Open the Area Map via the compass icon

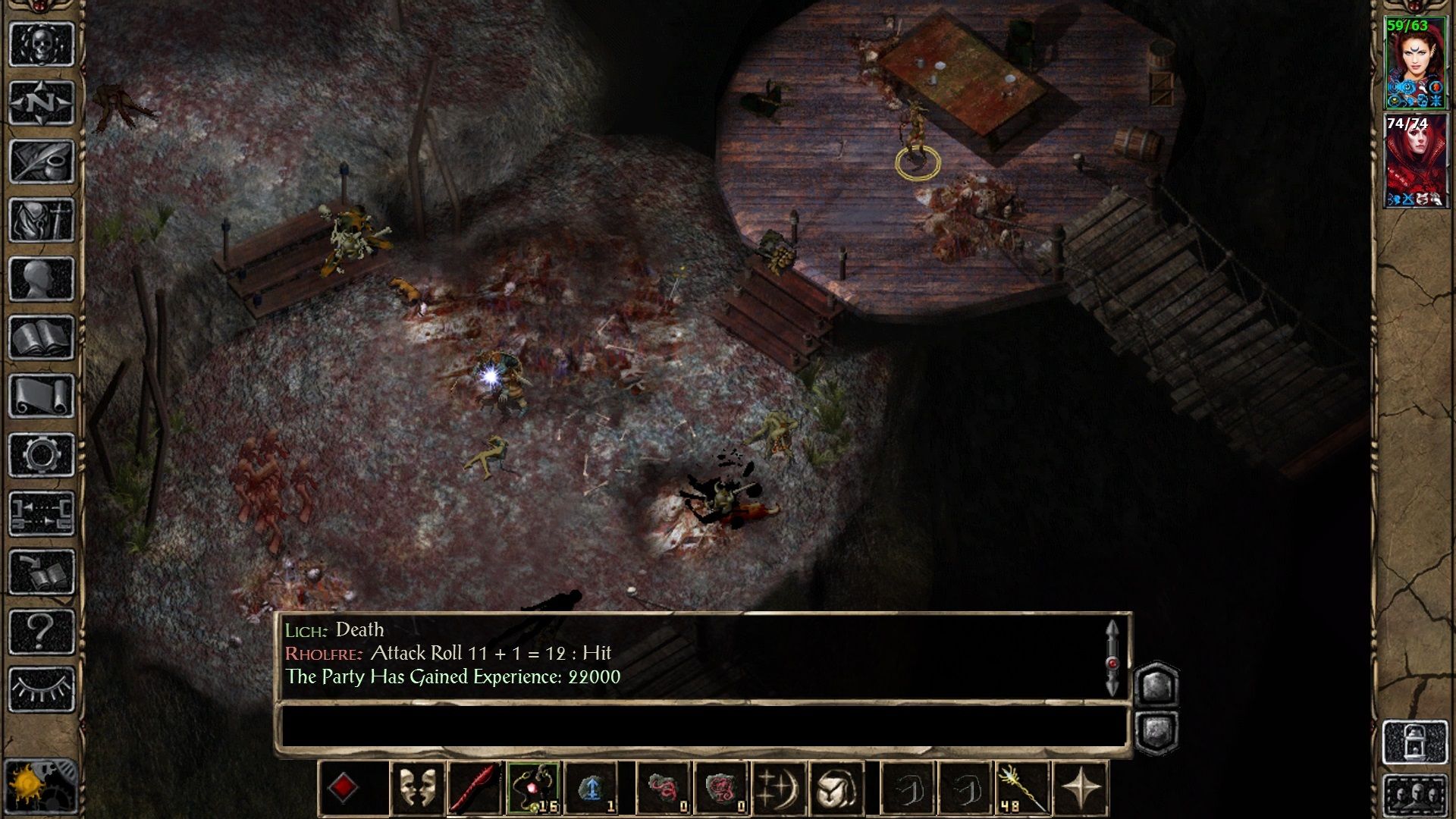pos(42,103)
